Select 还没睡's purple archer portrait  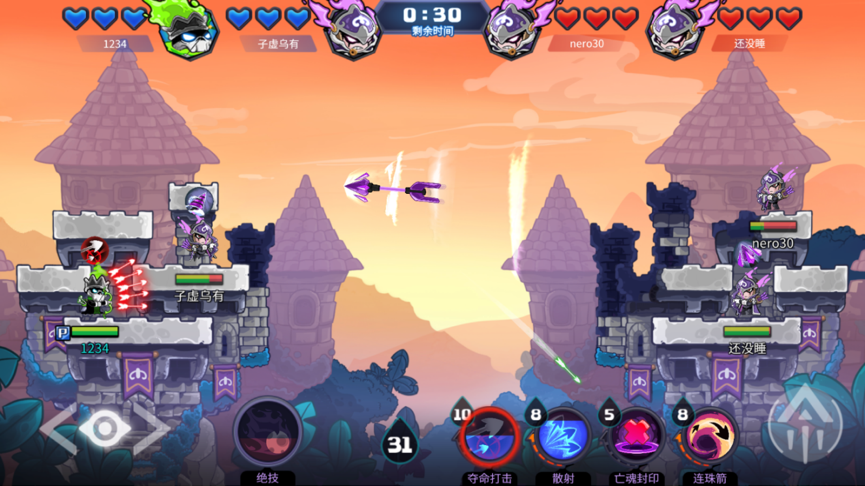click(679, 28)
